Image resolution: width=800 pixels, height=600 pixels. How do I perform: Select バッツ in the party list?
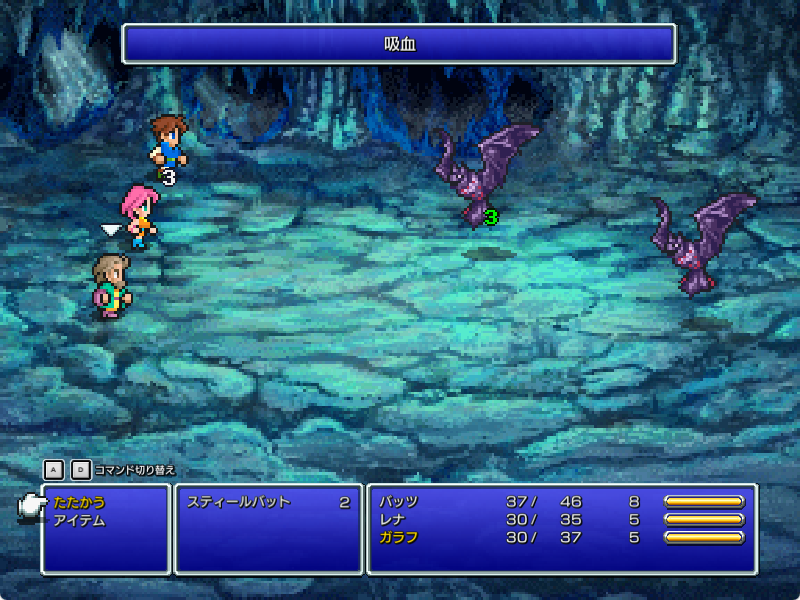(399, 502)
